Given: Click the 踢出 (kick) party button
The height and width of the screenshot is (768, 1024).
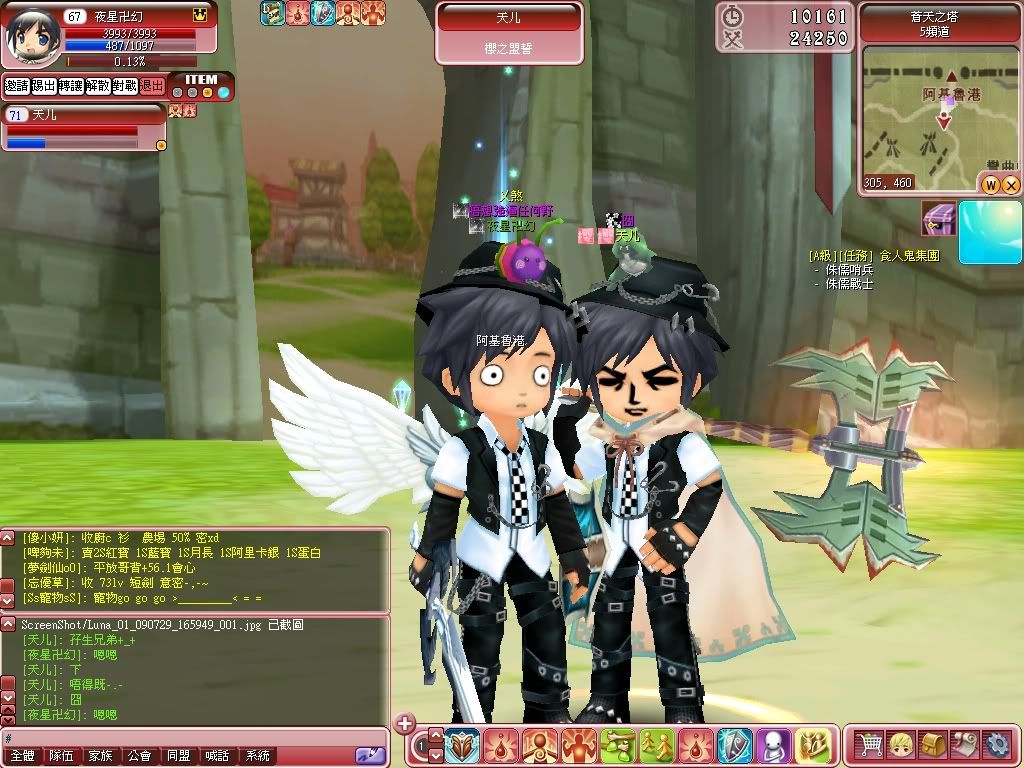Looking at the screenshot, I should (43, 86).
